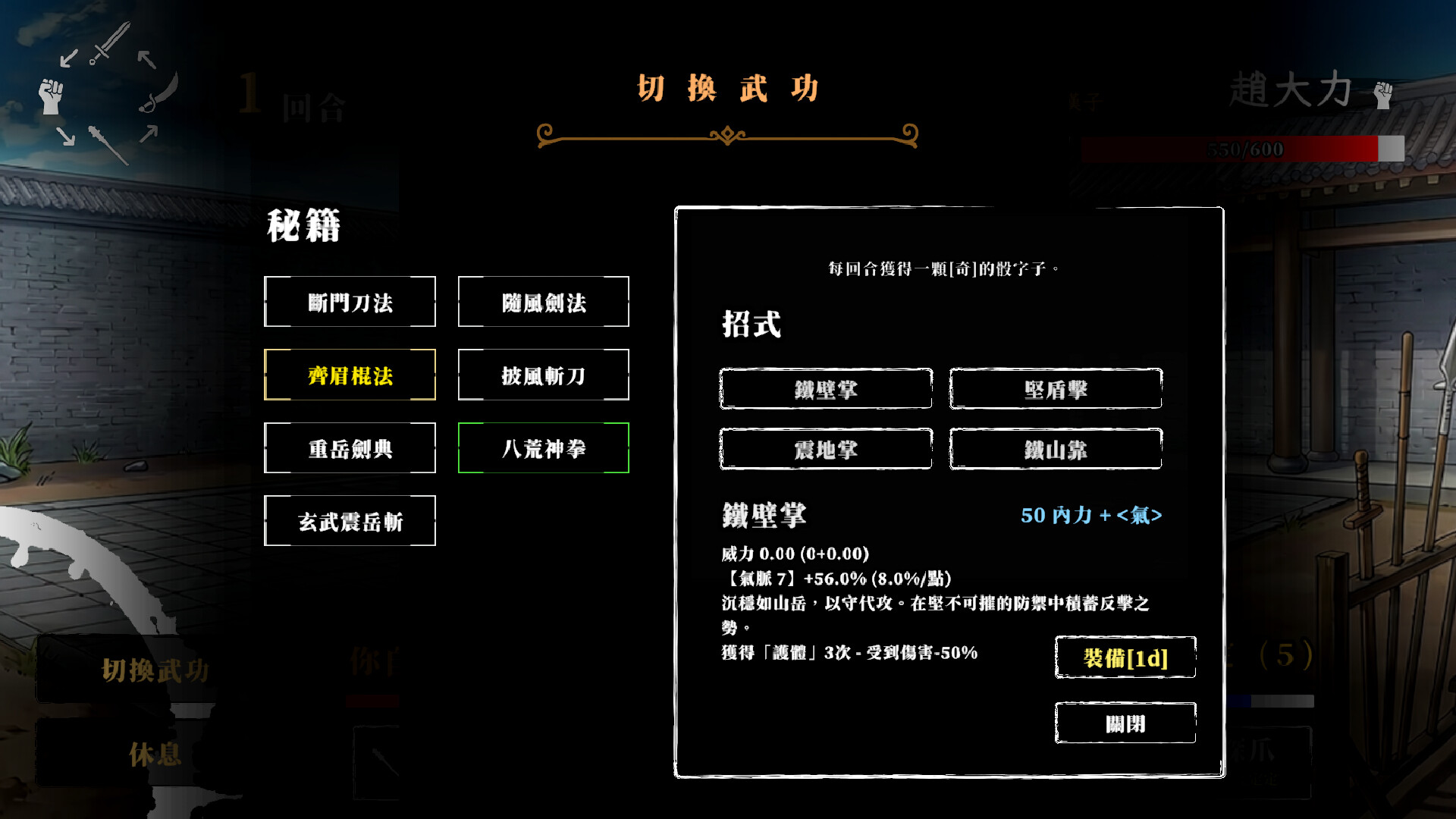Screen dimensions: 1456x819
Task: Open 隨風劍法 manual details
Action: pyautogui.click(x=543, y=302)
